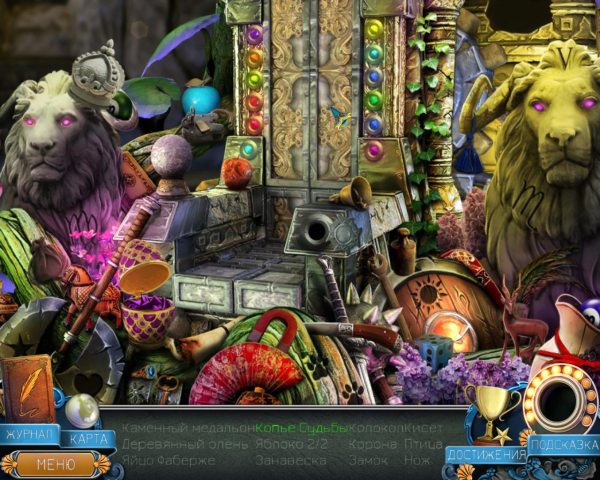Image resolution: width=600 pixels, height=480 pixels.
Task: Use the Подсказка hint button
Action: 565,445
